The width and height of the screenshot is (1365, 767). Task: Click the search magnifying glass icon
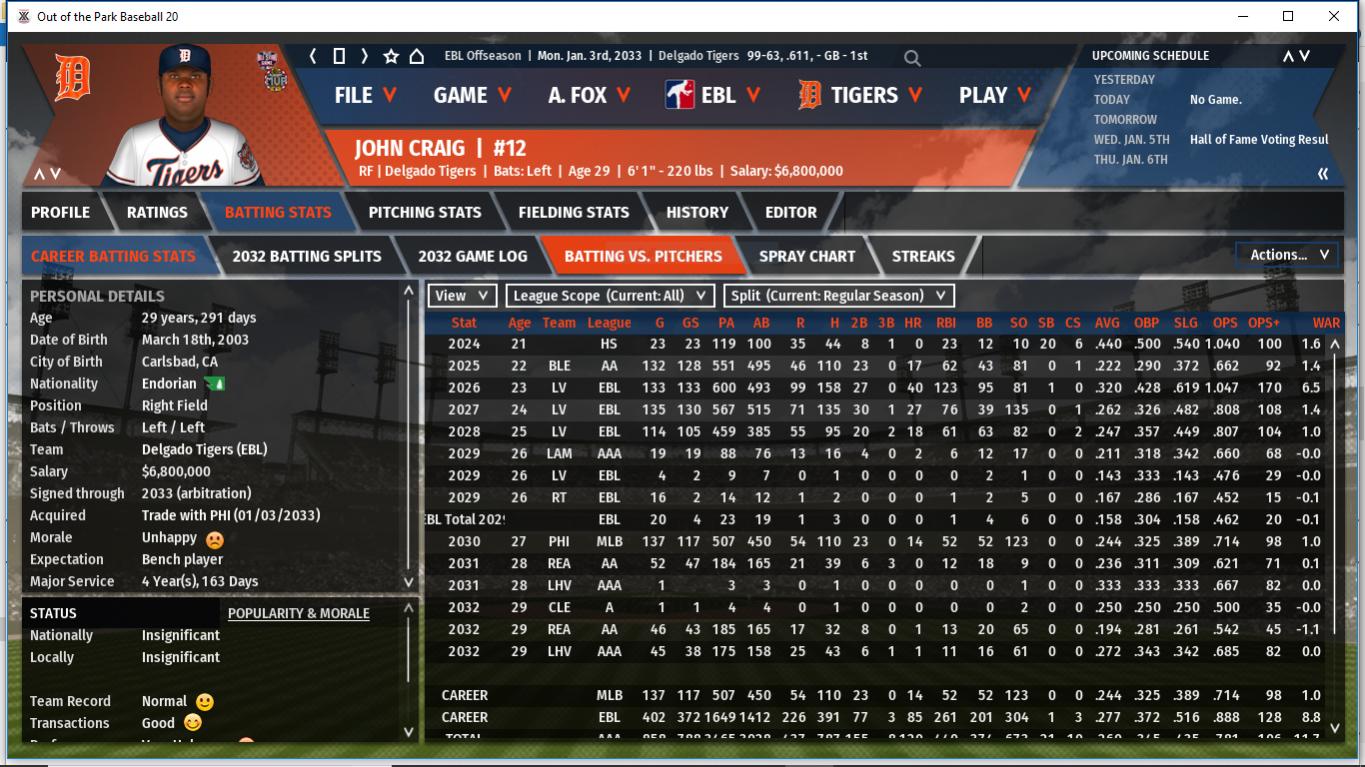click(912, 58)
